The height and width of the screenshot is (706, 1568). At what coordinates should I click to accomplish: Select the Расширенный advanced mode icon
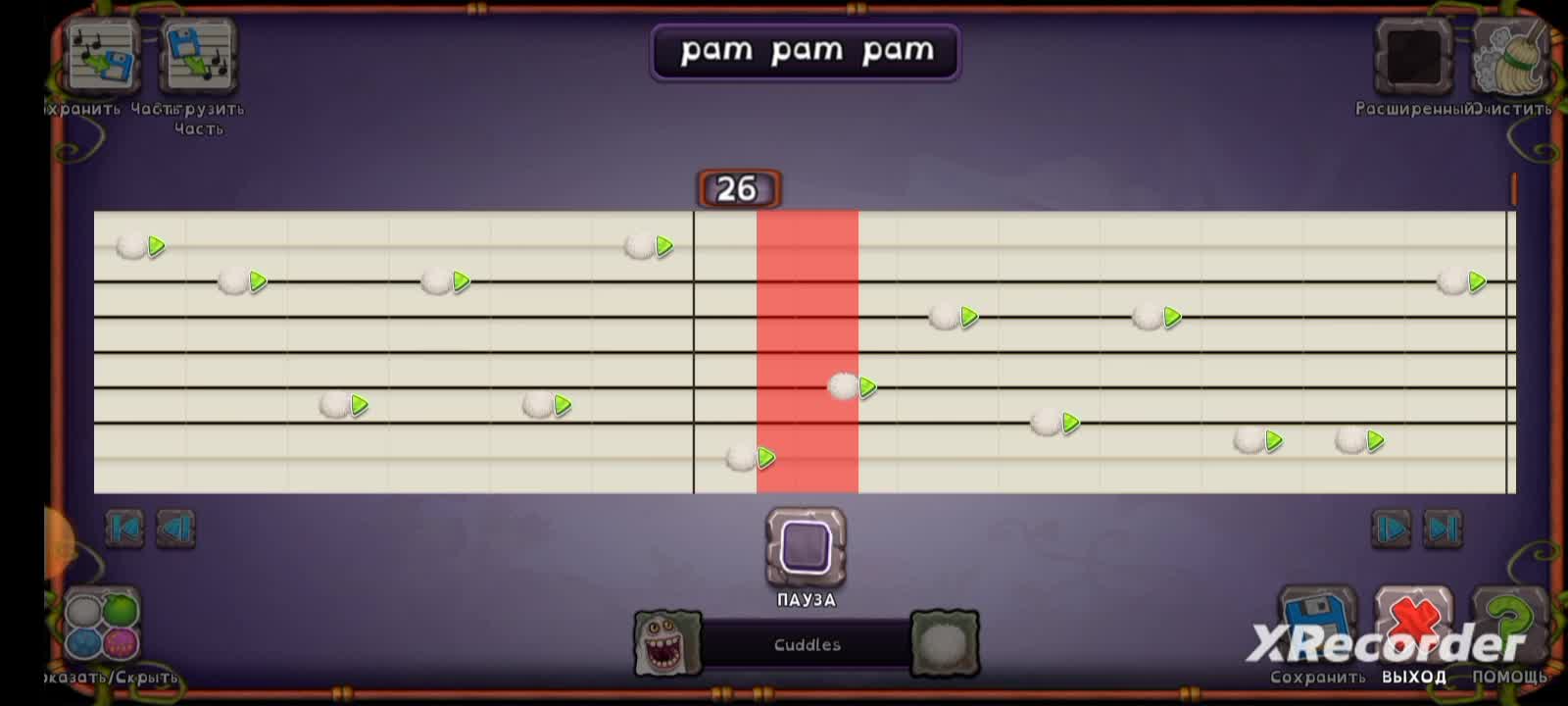pyautogui.click(x=1411, y=59)
